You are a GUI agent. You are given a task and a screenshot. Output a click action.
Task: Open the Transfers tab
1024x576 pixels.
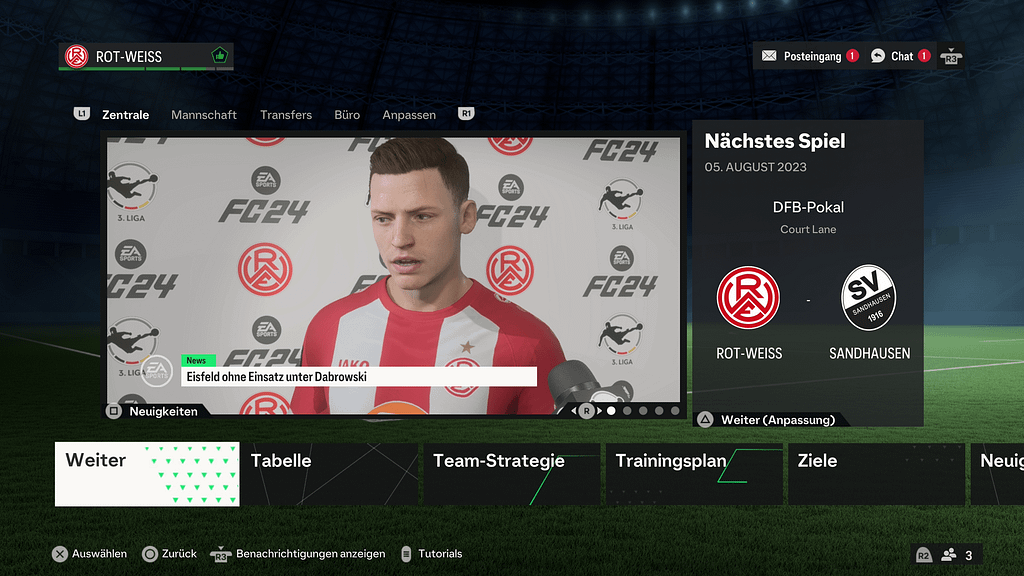click(286, 115)
